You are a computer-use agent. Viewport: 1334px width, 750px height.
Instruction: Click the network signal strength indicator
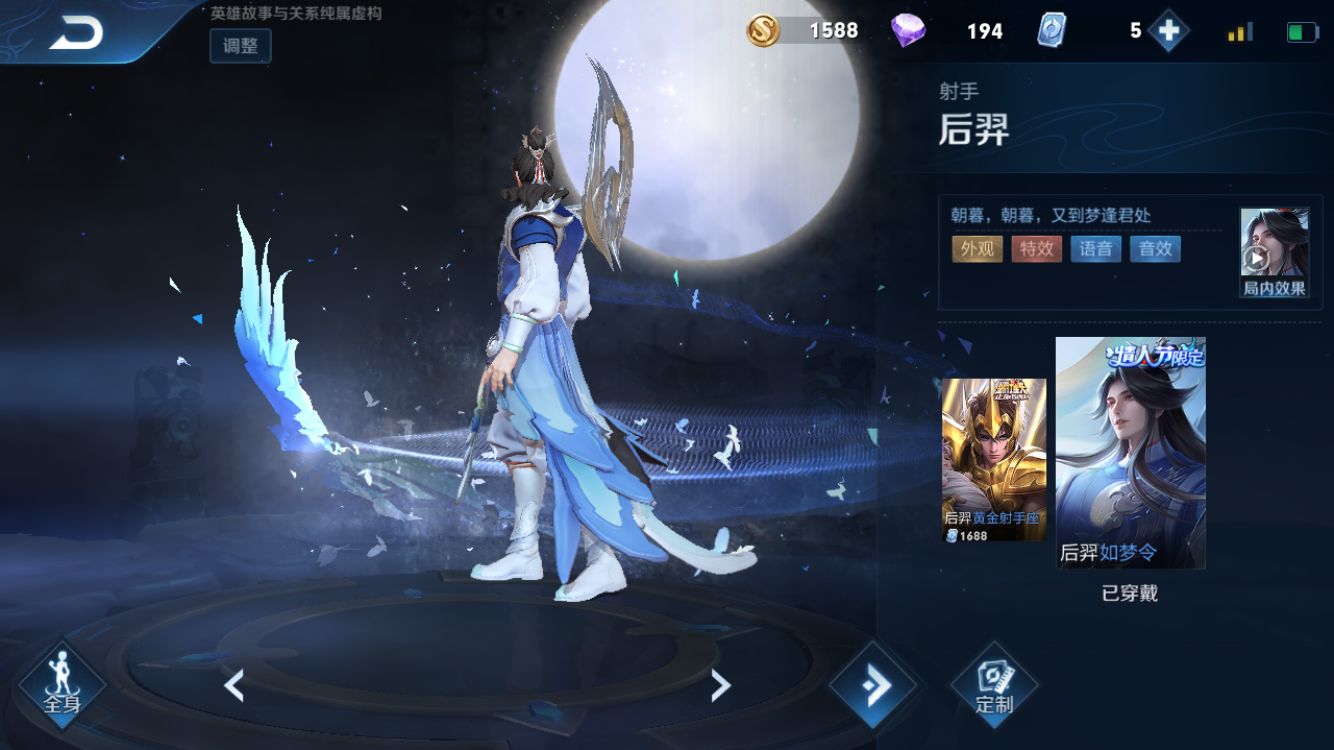point(1239,31)
